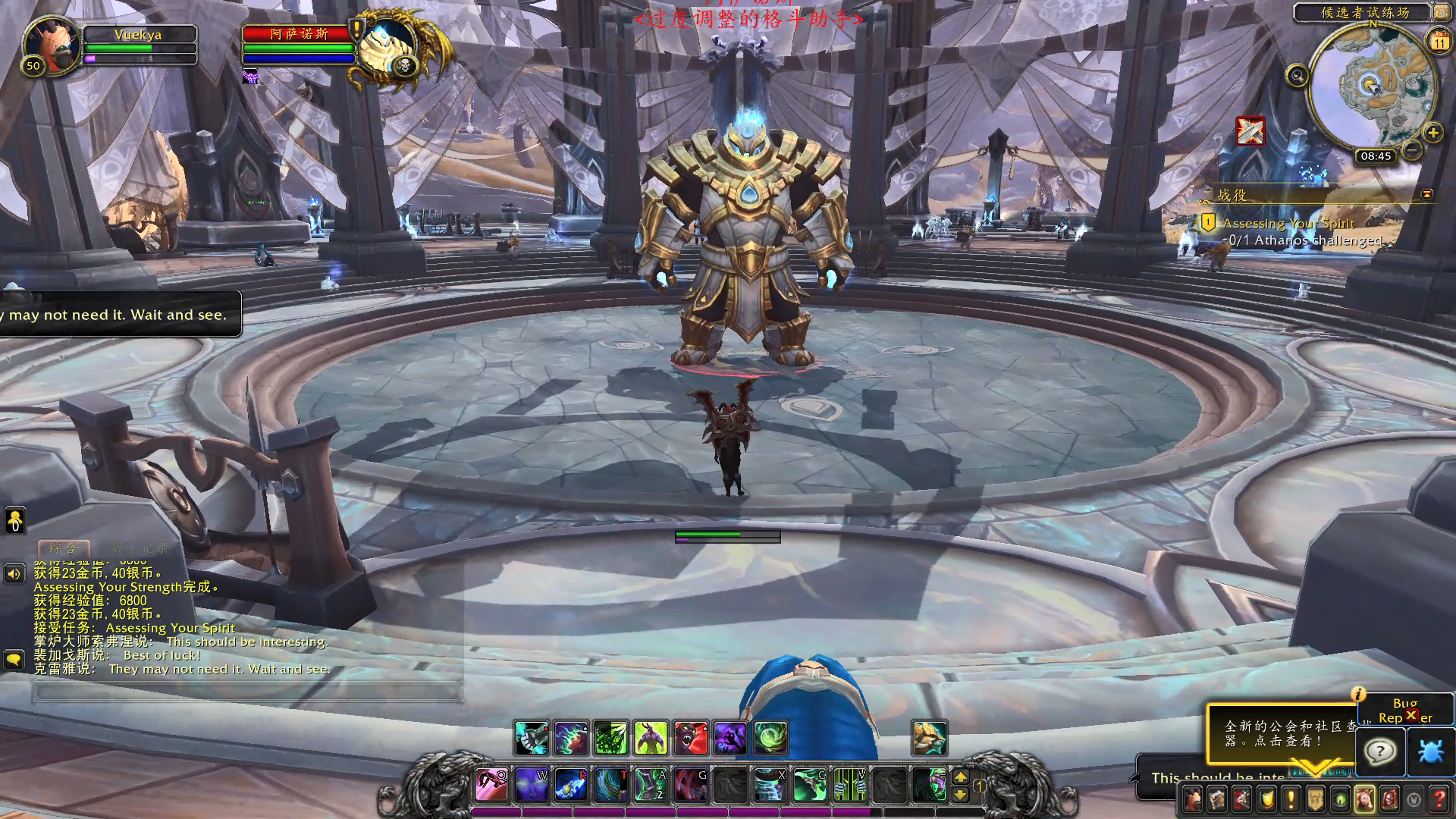Viewport: 1456px width, 819px height.
Task: Open the chat menu speech bubble button
Action: point(14,660)
